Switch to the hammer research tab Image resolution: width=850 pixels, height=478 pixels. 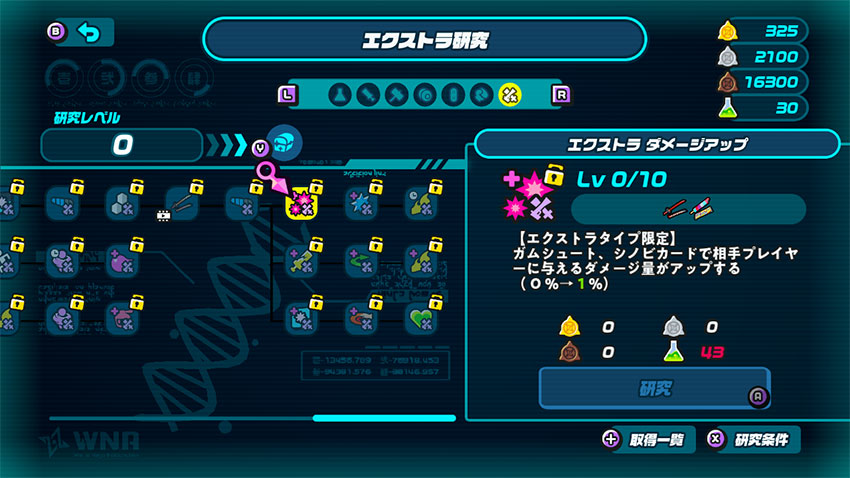click(x=396, y=95)
